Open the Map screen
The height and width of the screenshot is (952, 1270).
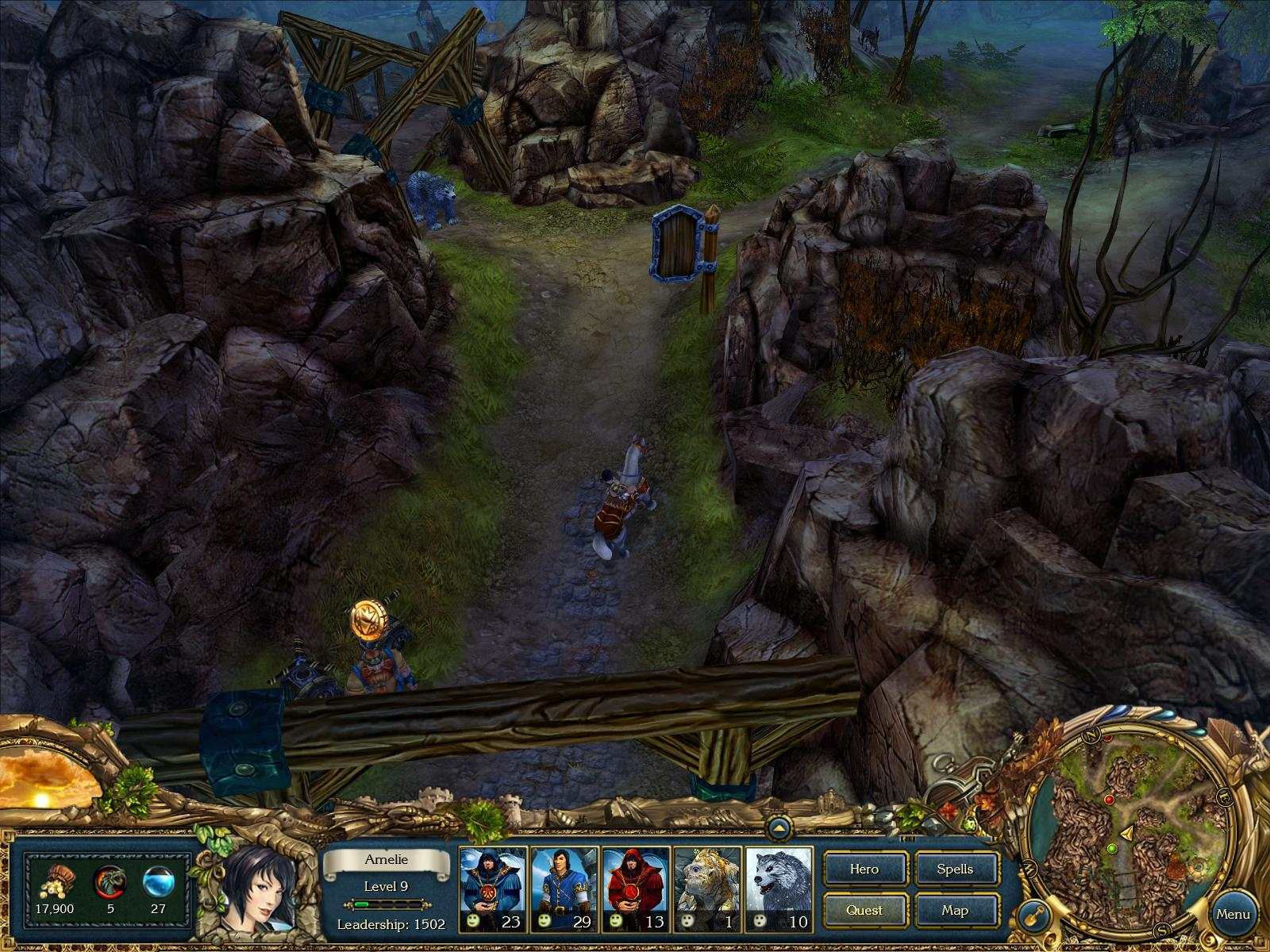(956, 911)
